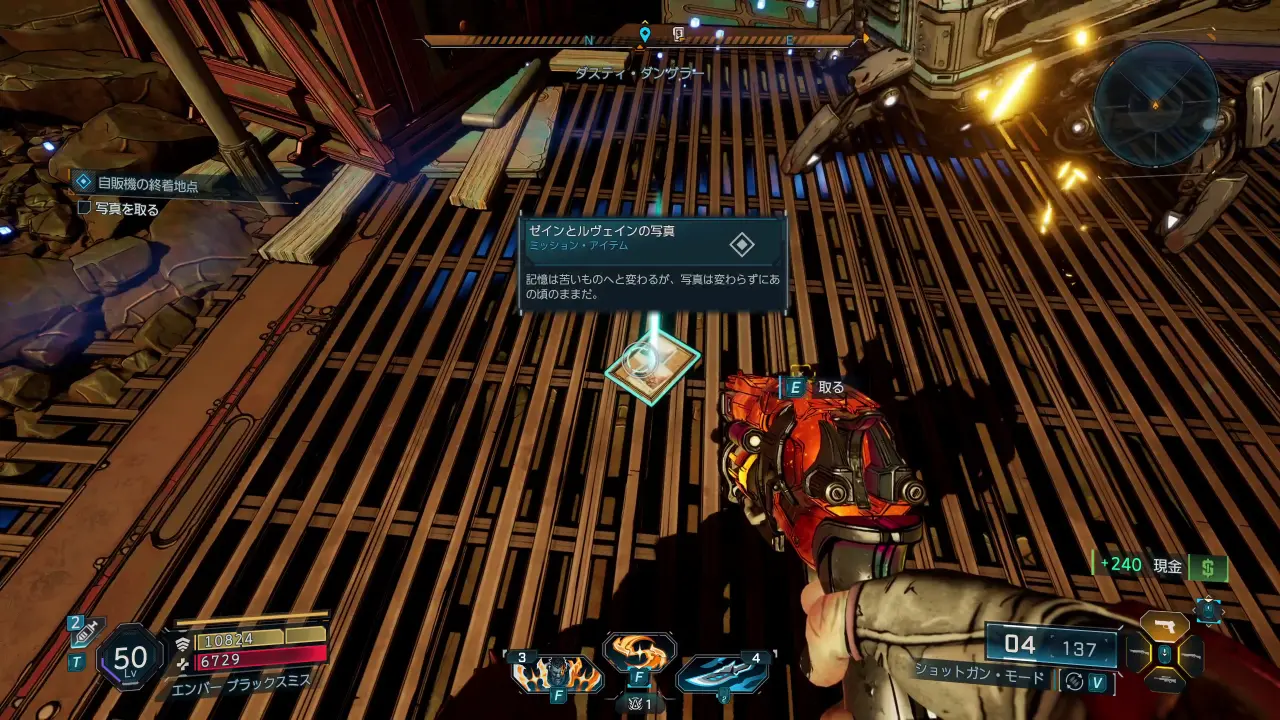Screen dimensions: 1280x720
Task: Click the green cash dollar icon
Action: [x=1208, y=567]
